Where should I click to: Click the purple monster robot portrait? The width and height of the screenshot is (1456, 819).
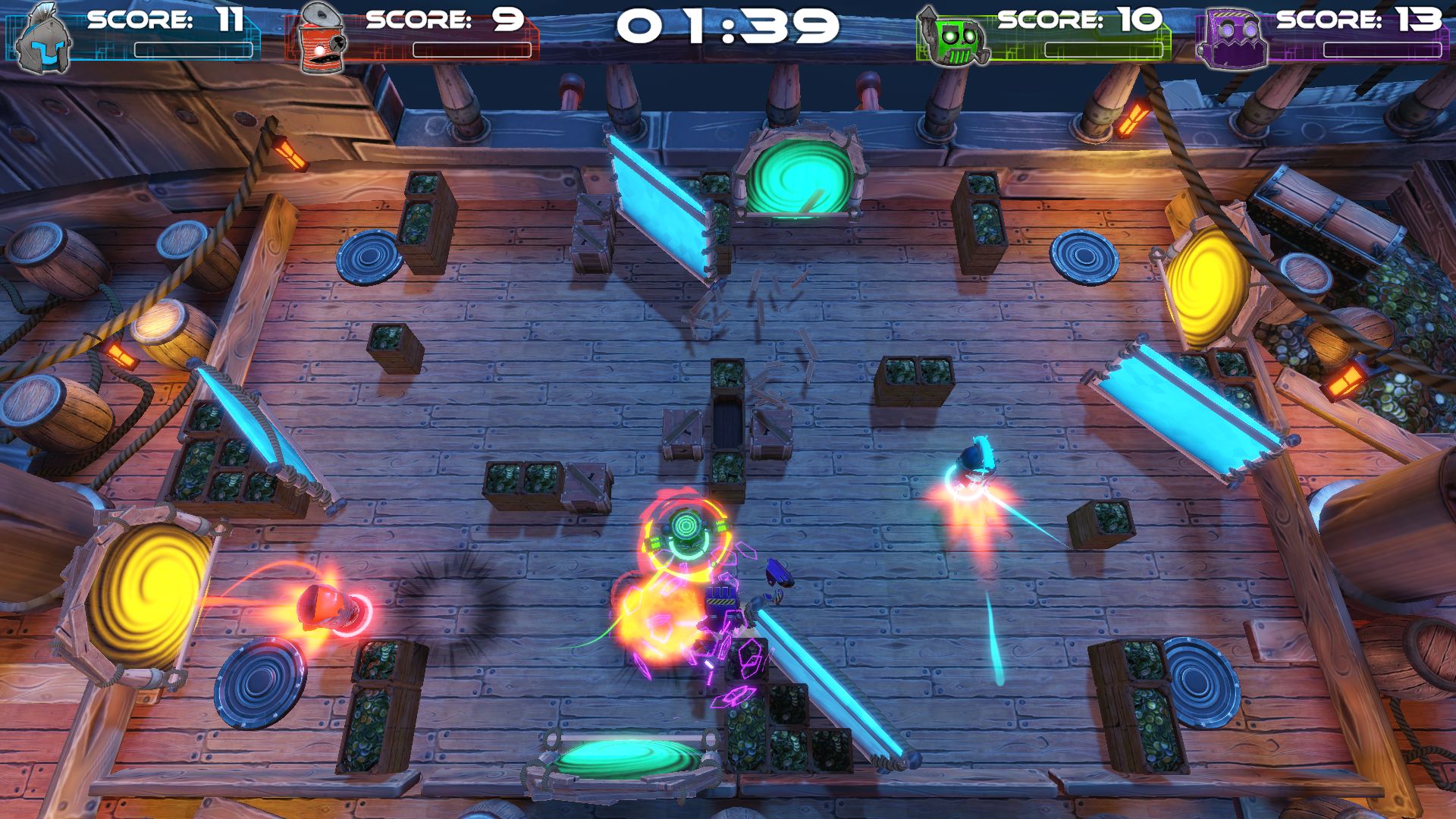pyautogui.click(x=1232, y=39)
